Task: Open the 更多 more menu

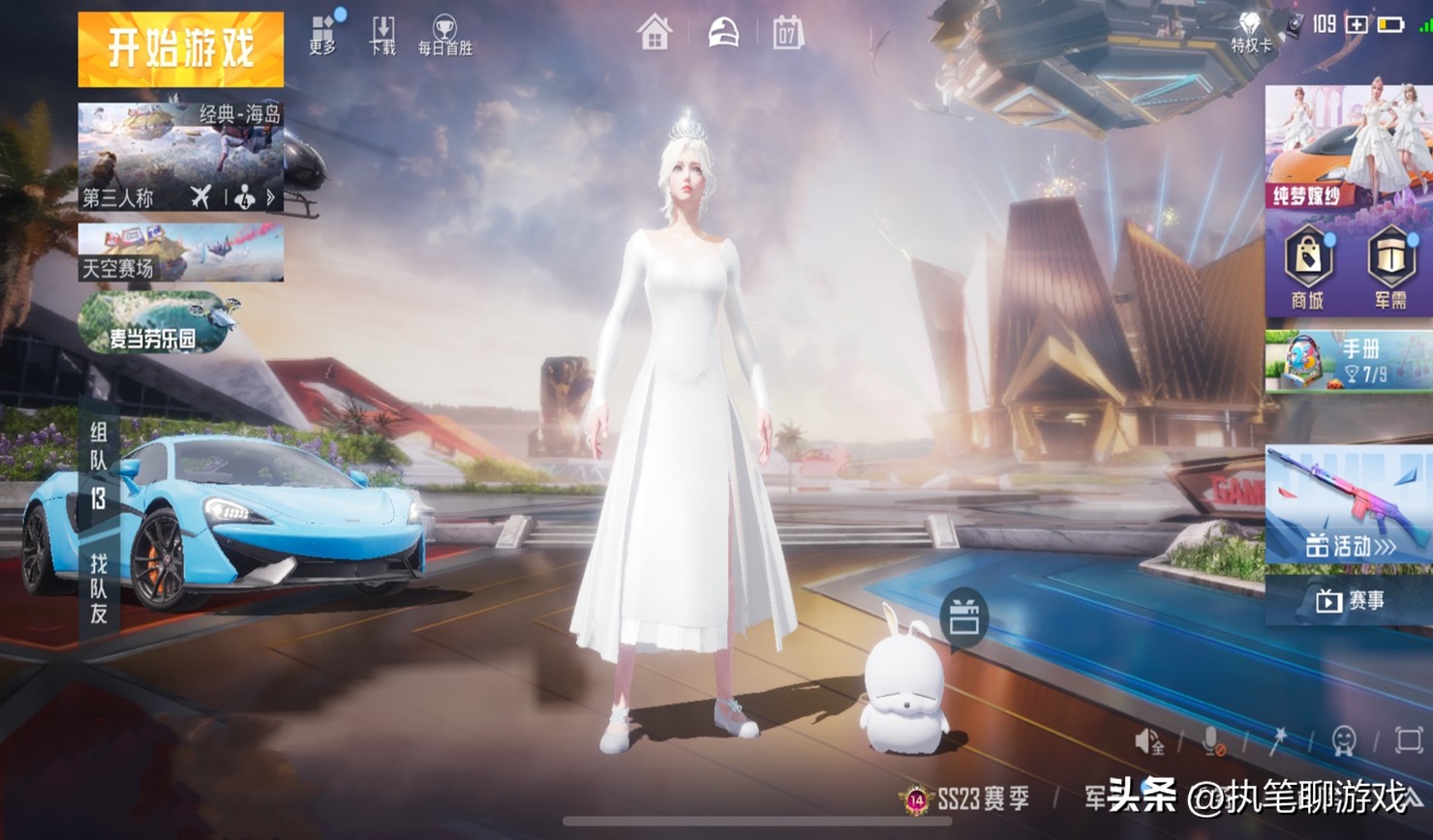Action: [323, 34]
